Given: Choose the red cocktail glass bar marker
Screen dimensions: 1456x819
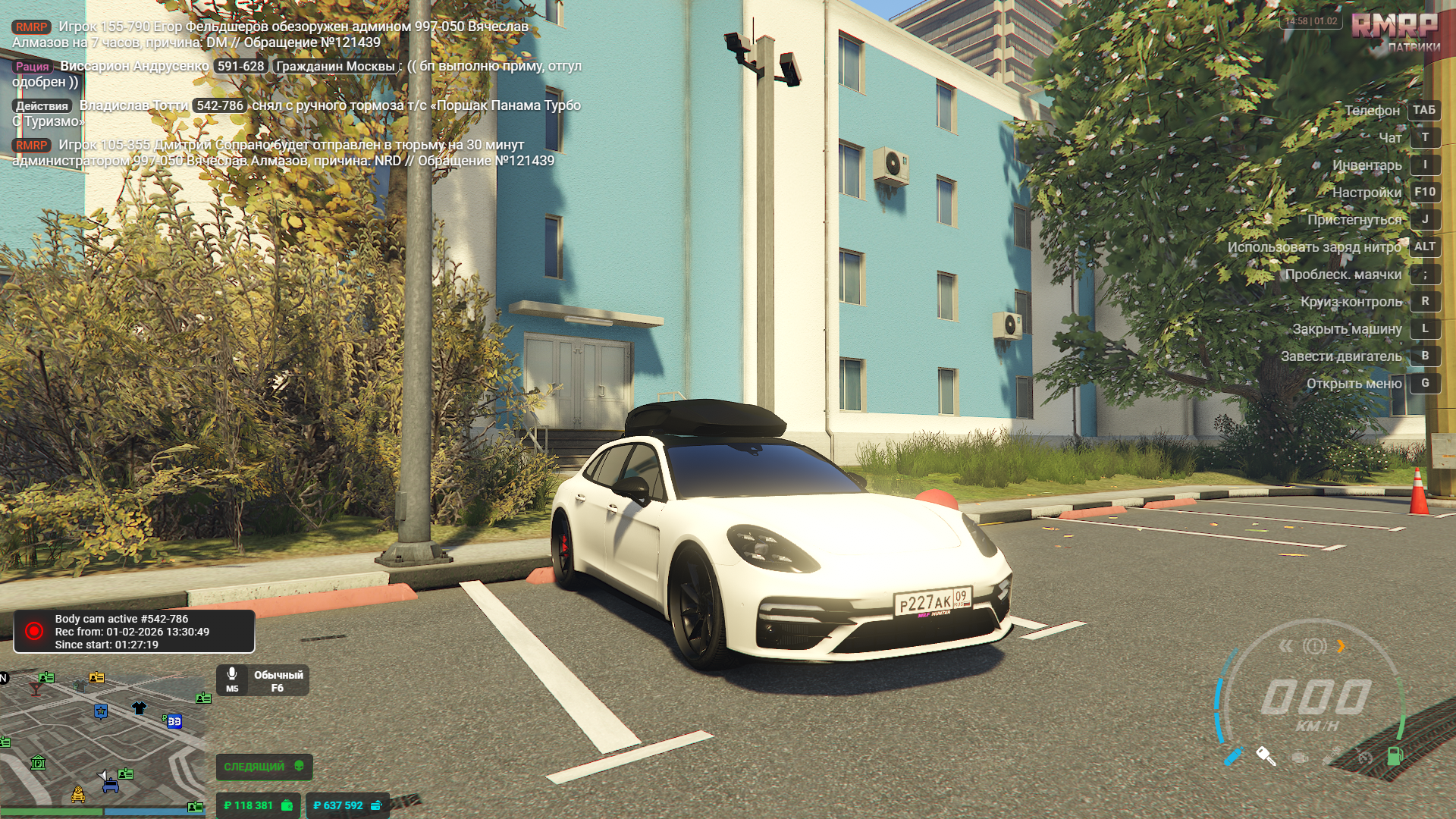Looking at the screenshot, I should (x=35, y=689).
